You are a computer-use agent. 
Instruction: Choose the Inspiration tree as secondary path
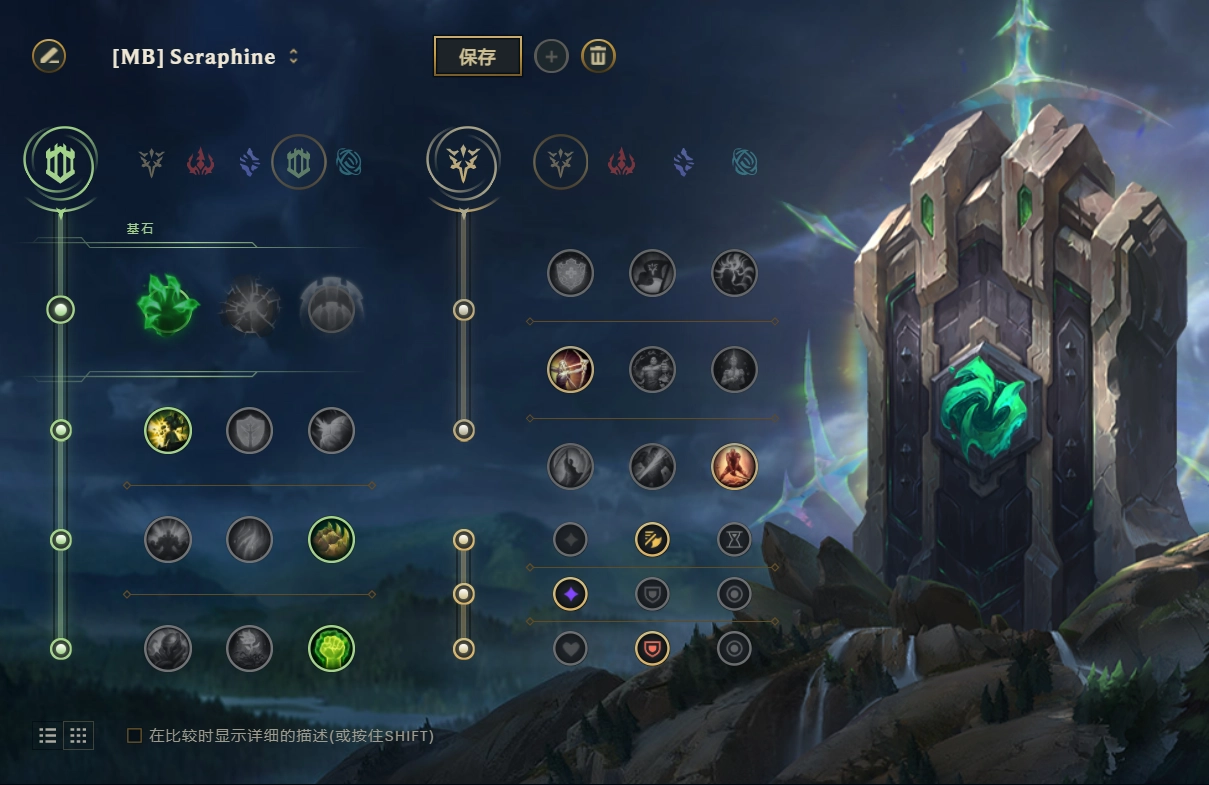(744, 162)
